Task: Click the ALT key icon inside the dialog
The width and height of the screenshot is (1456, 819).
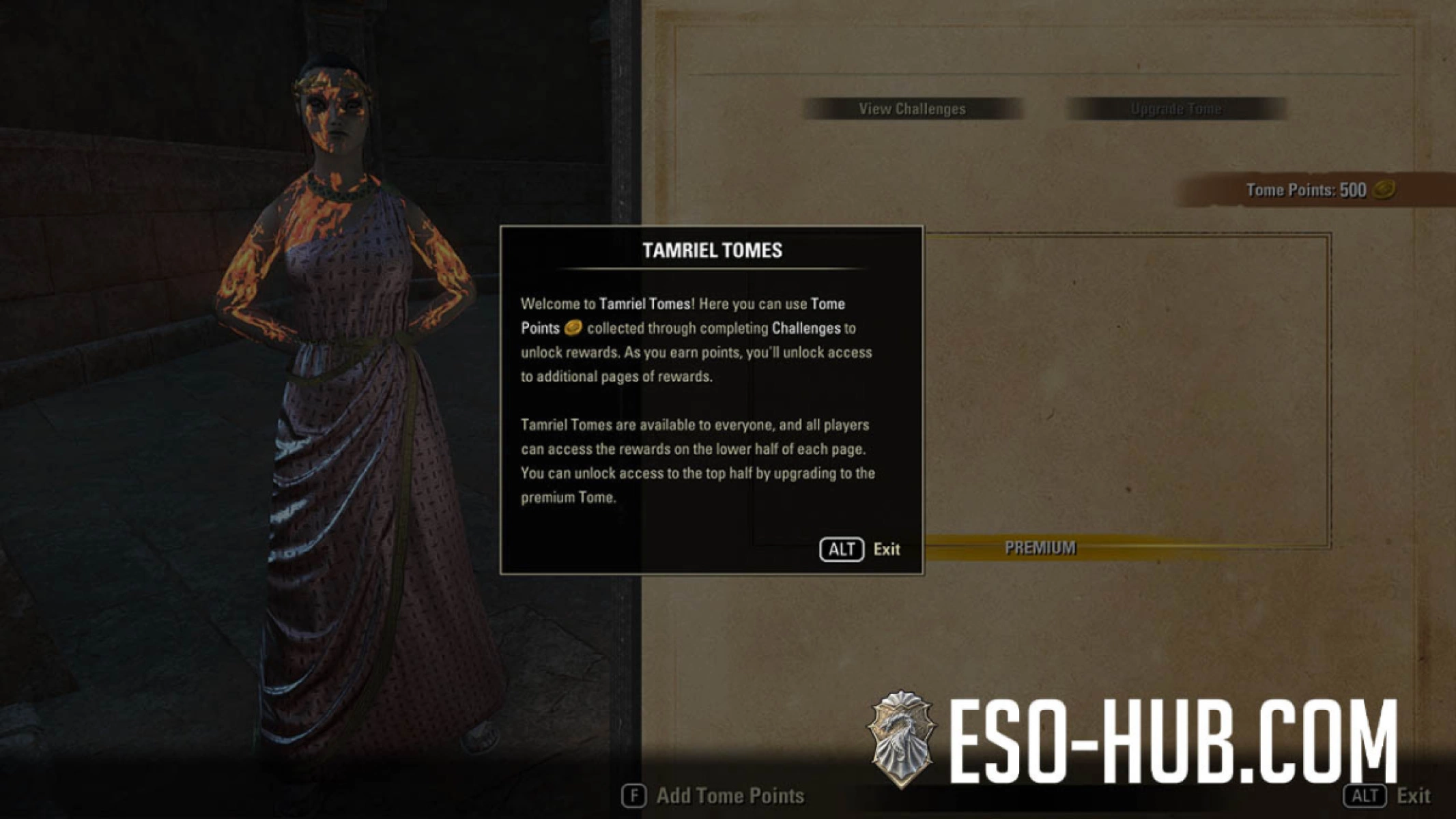Action: (842, 549)
